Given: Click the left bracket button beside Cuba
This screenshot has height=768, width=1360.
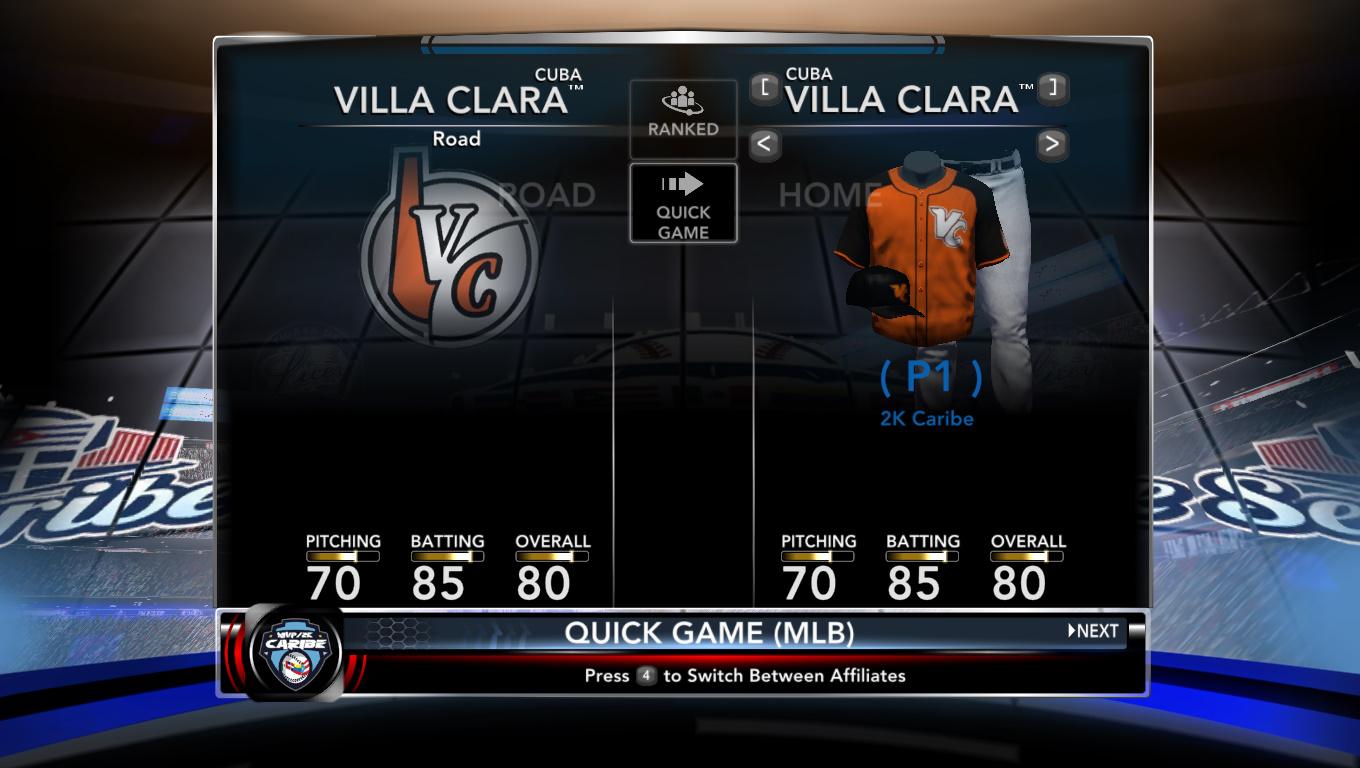Looking at the screenshot, I should pyautogui.click(x=764, y=88).
